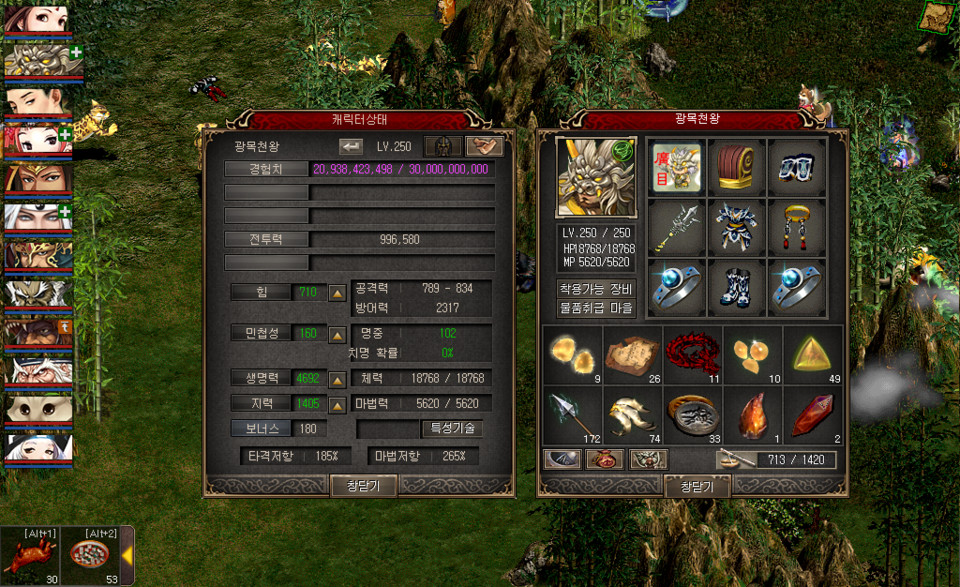The height and width of the screenshot is (587, 960).
Task: Add a point to 생명력
Action: [338, 380]
